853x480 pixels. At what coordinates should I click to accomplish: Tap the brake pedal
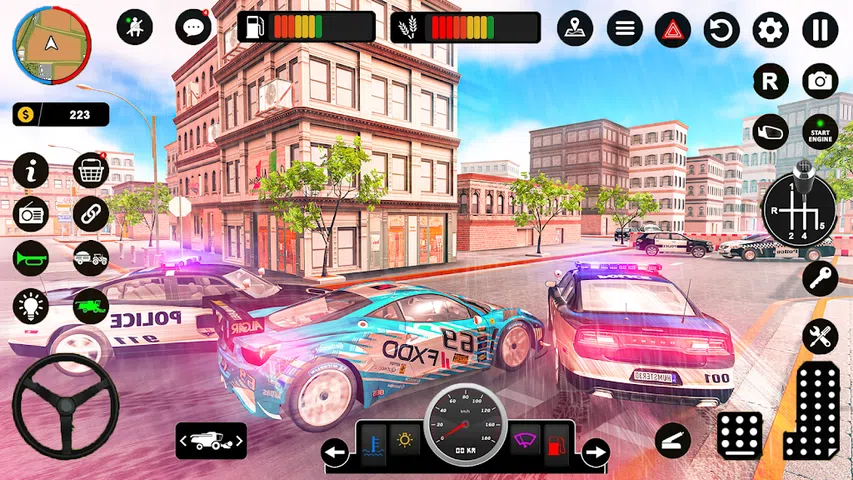coord(740,435)
